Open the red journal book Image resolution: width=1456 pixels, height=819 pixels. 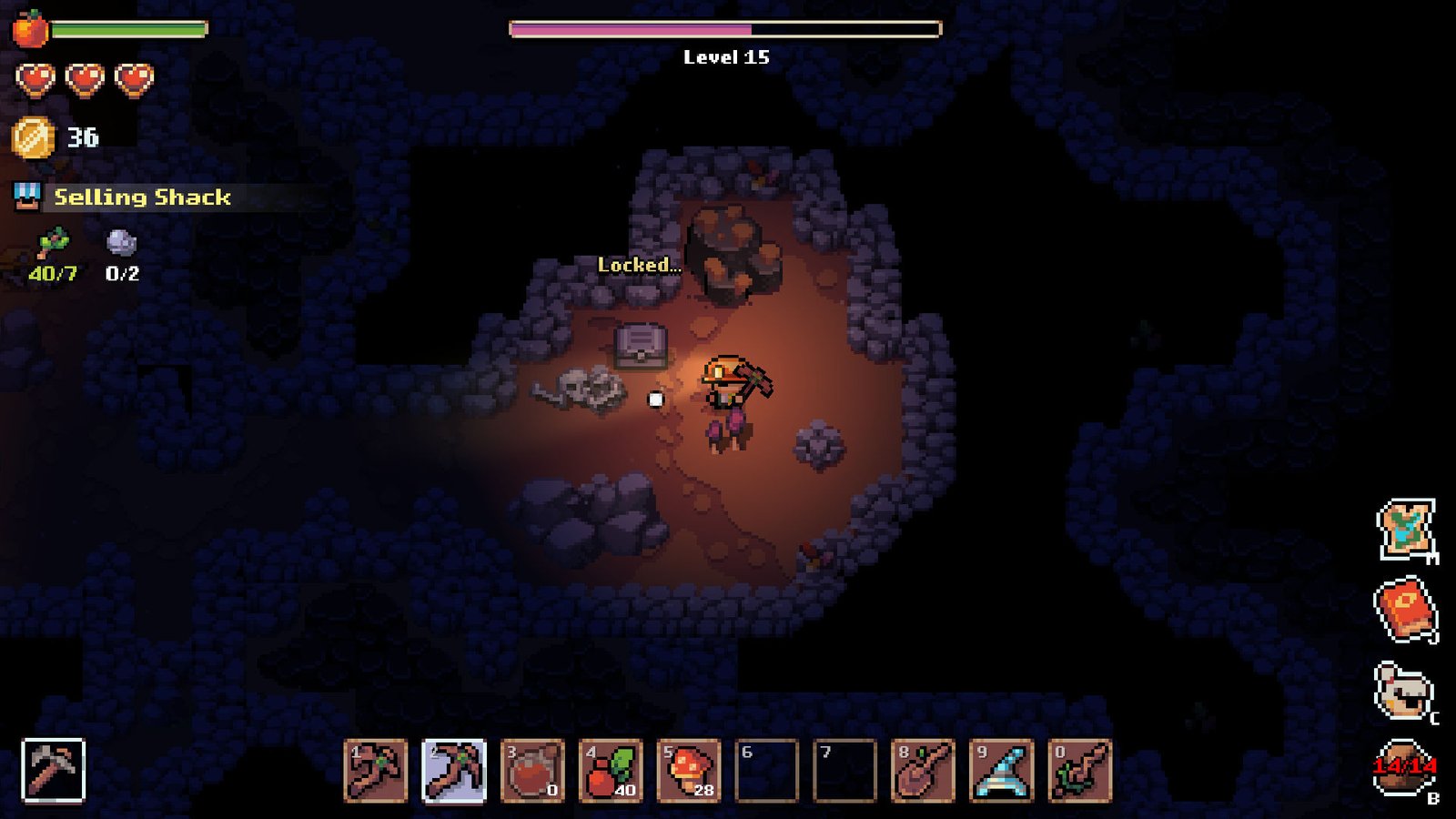coord(1405,610)
